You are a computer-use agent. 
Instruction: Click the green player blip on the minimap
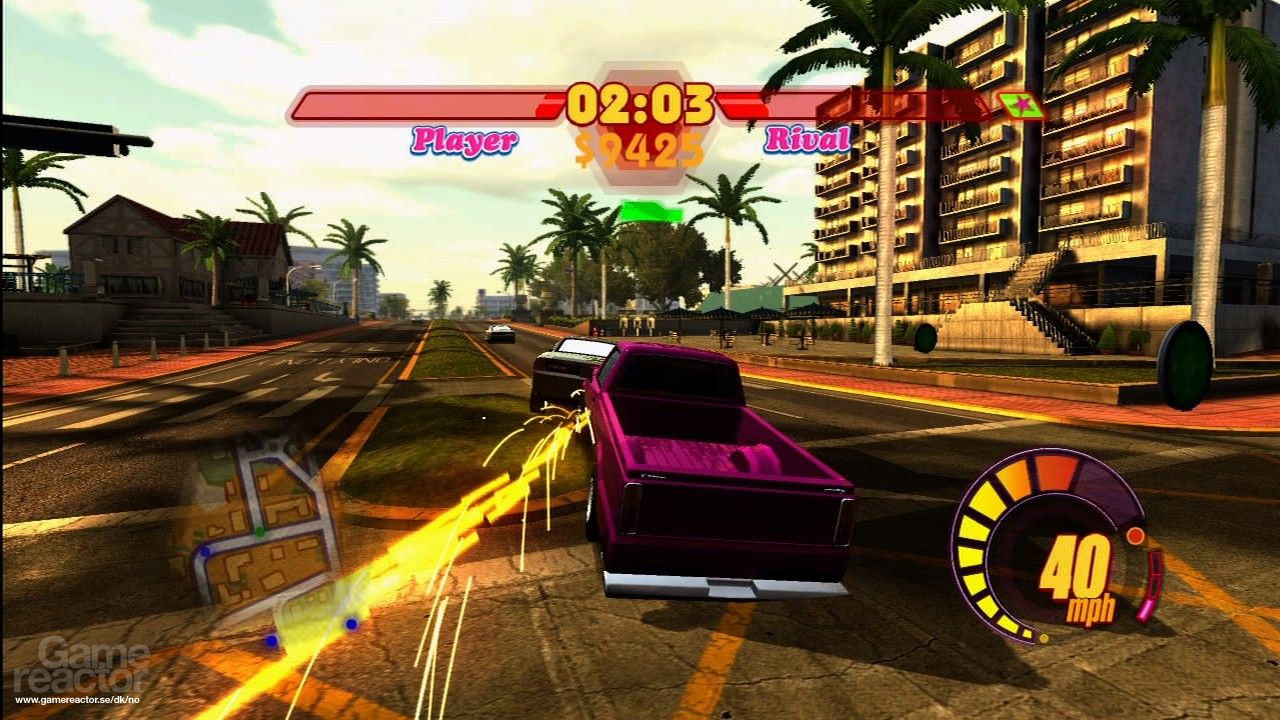click(x=260, y=531)
